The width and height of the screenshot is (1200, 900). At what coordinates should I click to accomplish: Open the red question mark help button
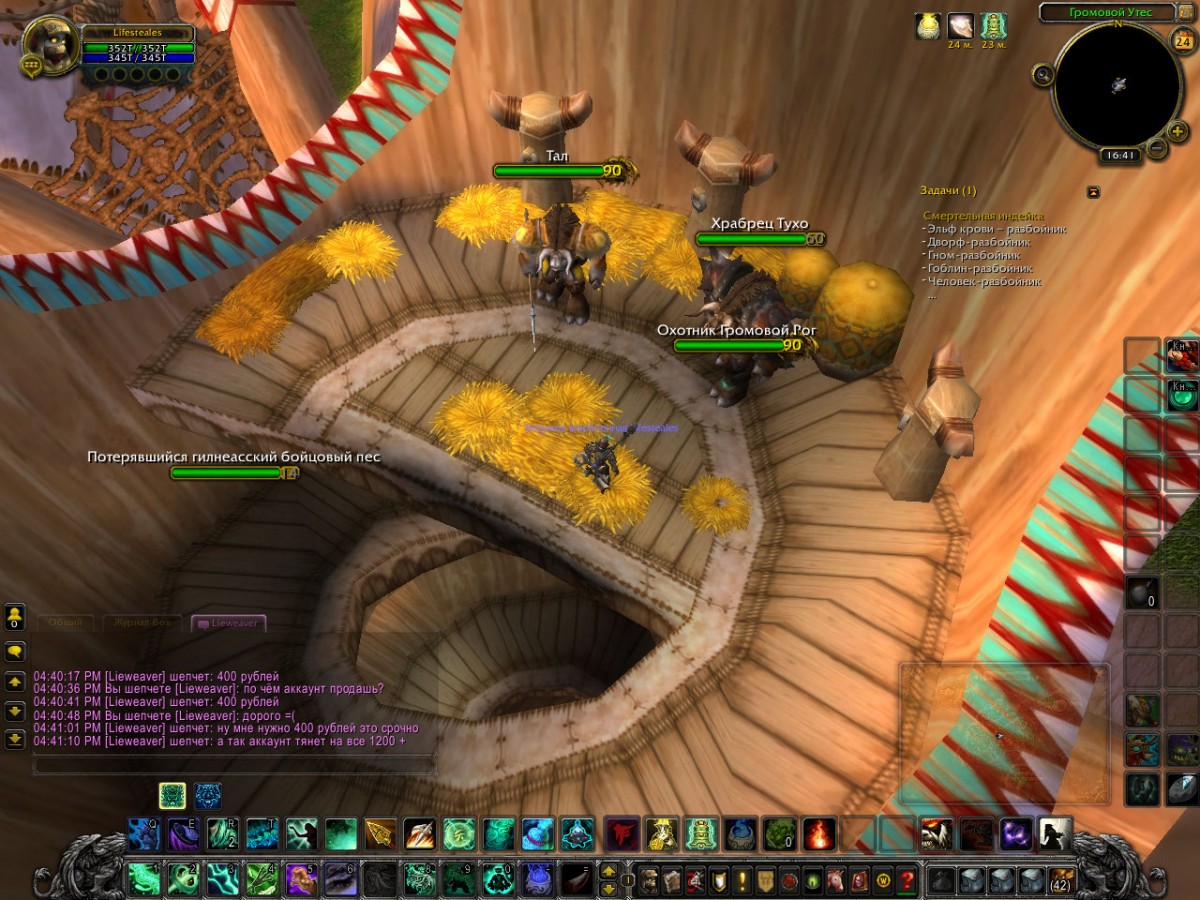click(906, 880)
